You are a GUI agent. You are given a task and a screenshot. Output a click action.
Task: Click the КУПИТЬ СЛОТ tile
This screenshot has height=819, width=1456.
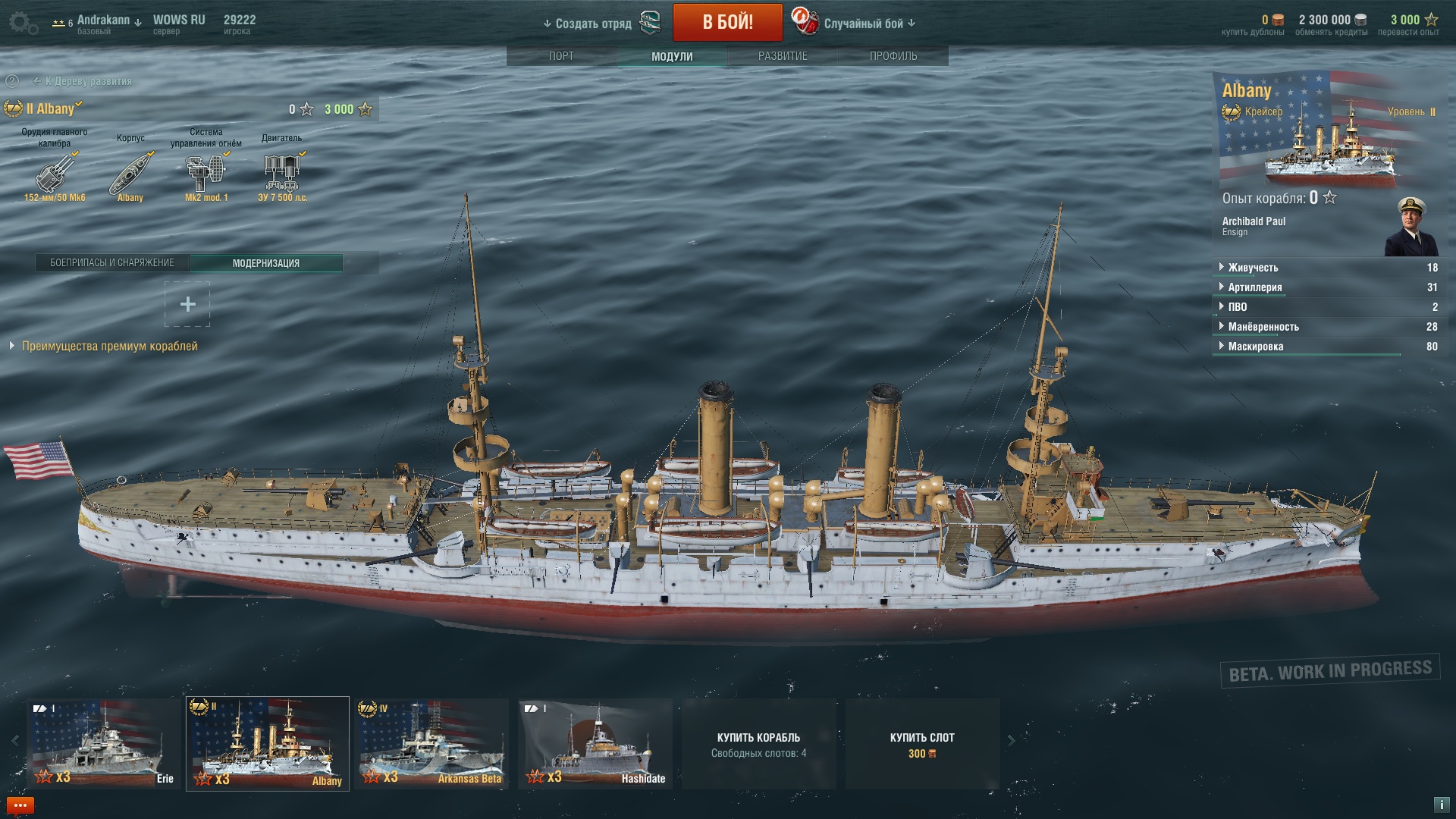click(922, 744)
